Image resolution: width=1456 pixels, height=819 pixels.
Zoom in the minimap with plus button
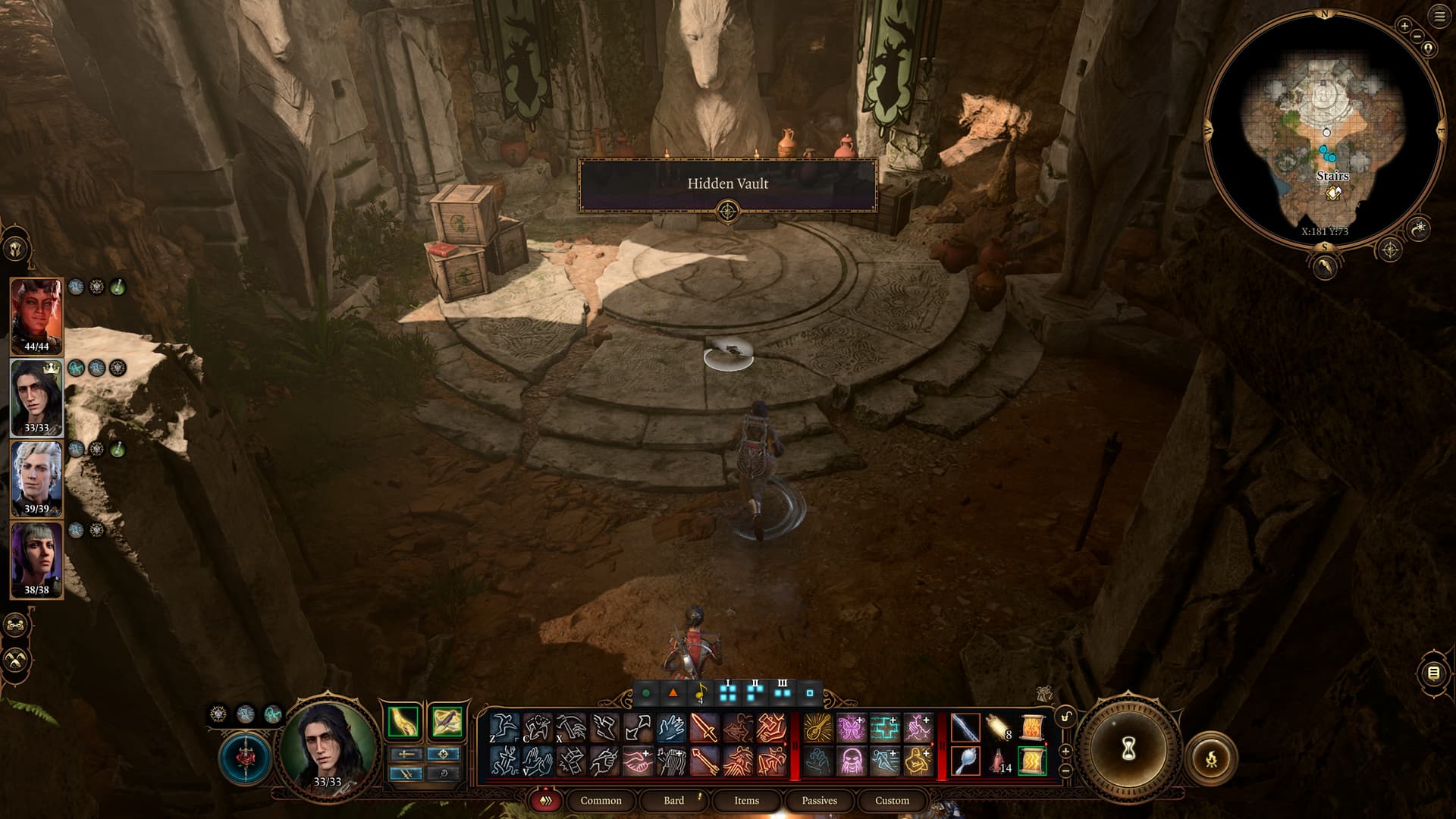tap(1404, 26)
